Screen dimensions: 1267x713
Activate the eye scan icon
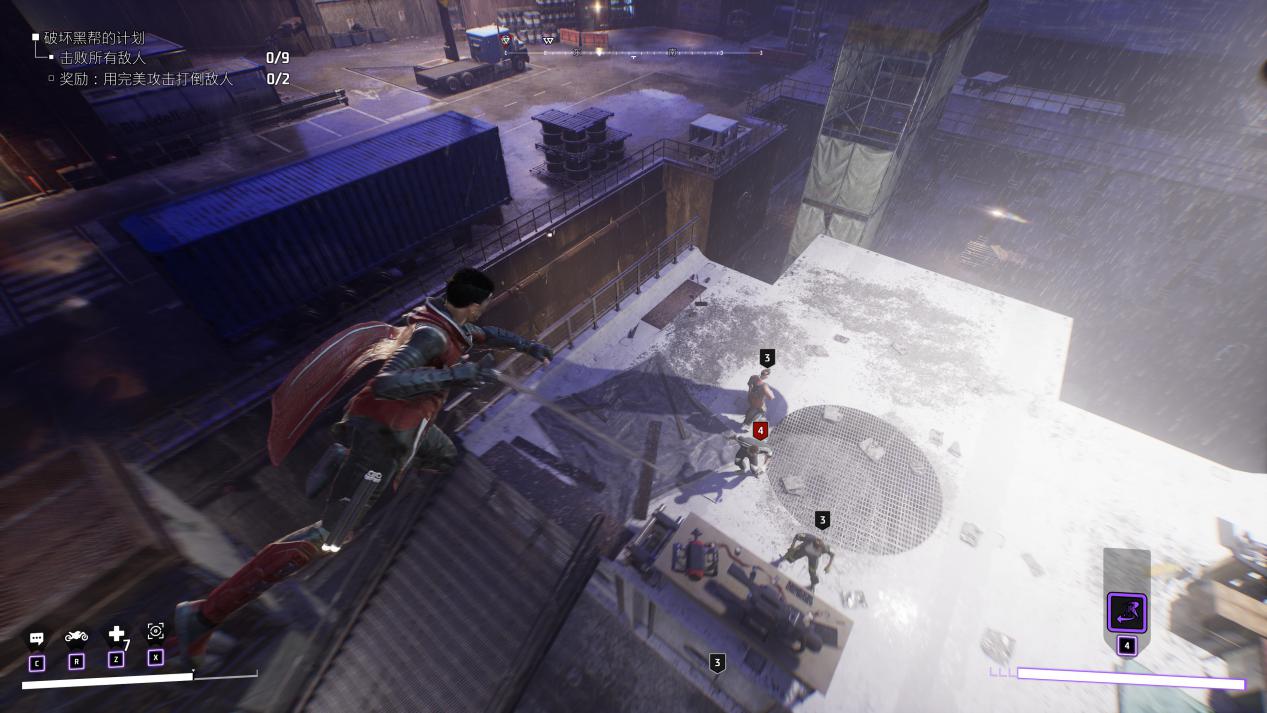pos(155,631)
